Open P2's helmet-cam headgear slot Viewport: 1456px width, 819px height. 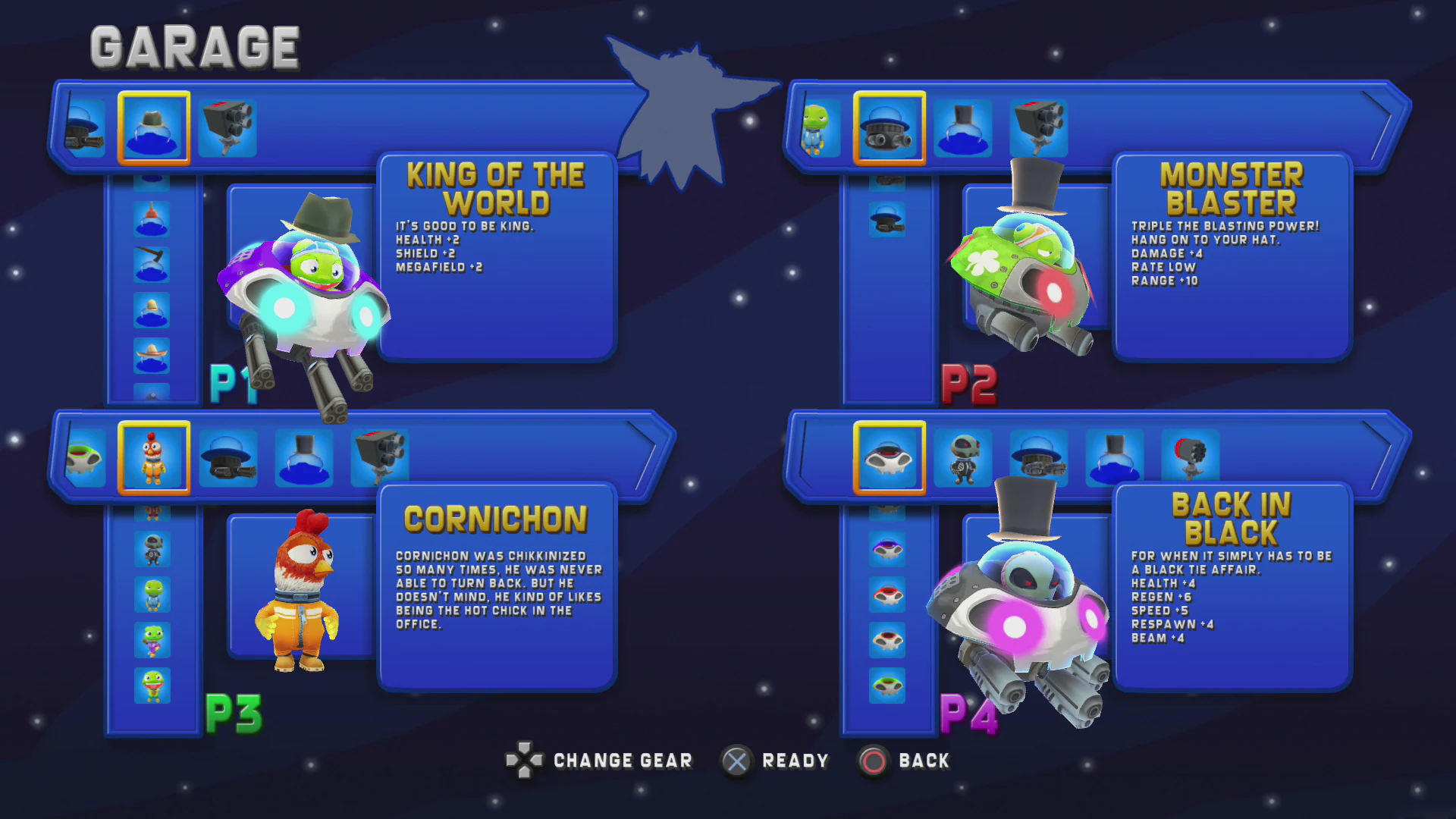point(889,127)
